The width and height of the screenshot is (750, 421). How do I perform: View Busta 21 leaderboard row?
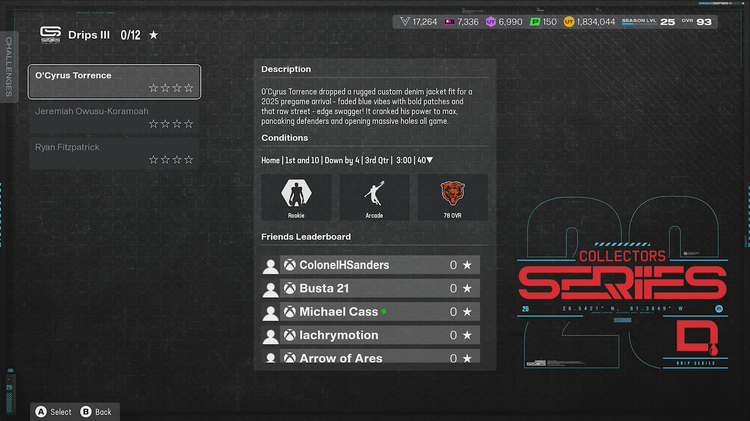(x=380, y=288)
